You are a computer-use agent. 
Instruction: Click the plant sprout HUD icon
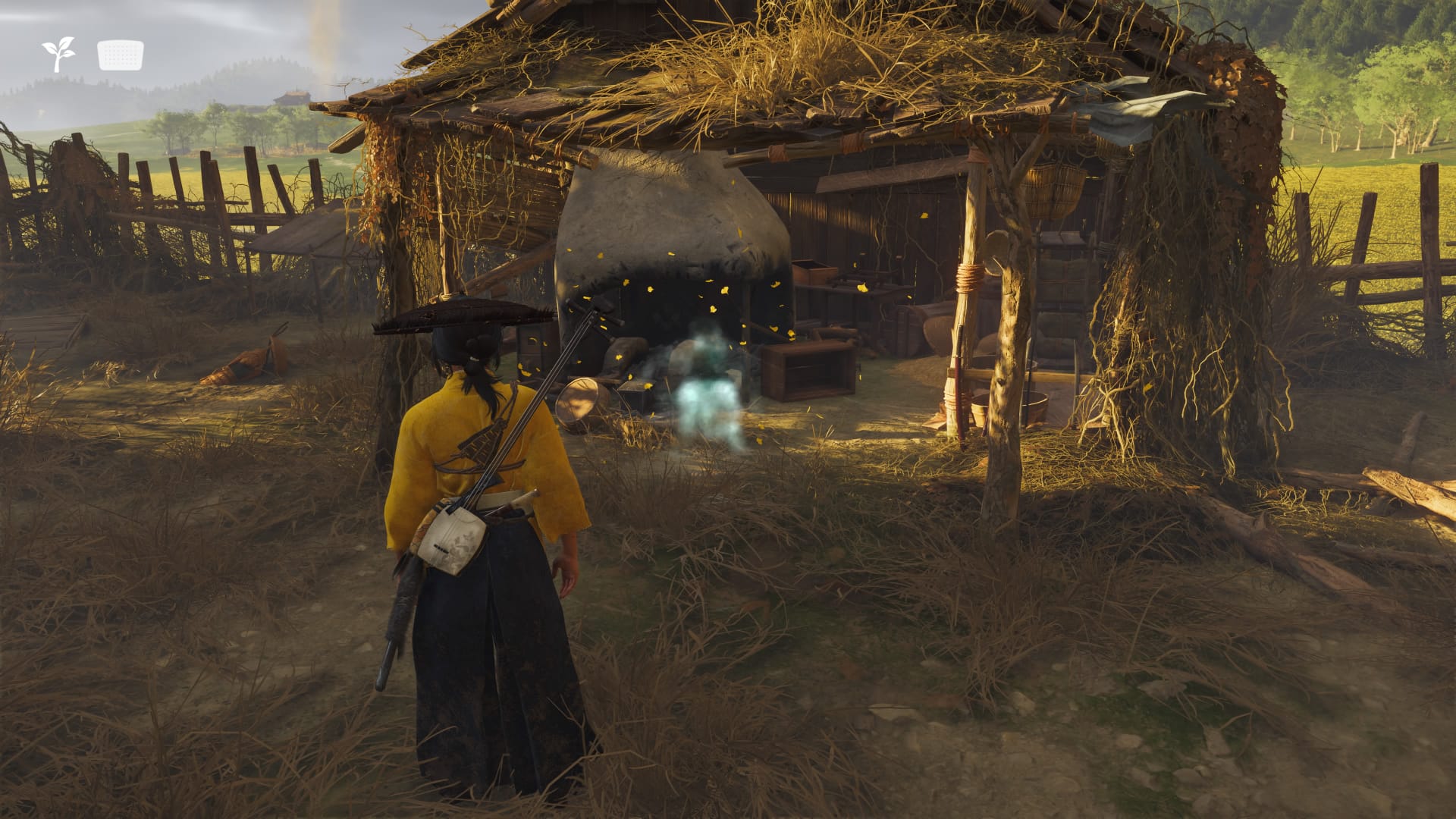point(58,55)
